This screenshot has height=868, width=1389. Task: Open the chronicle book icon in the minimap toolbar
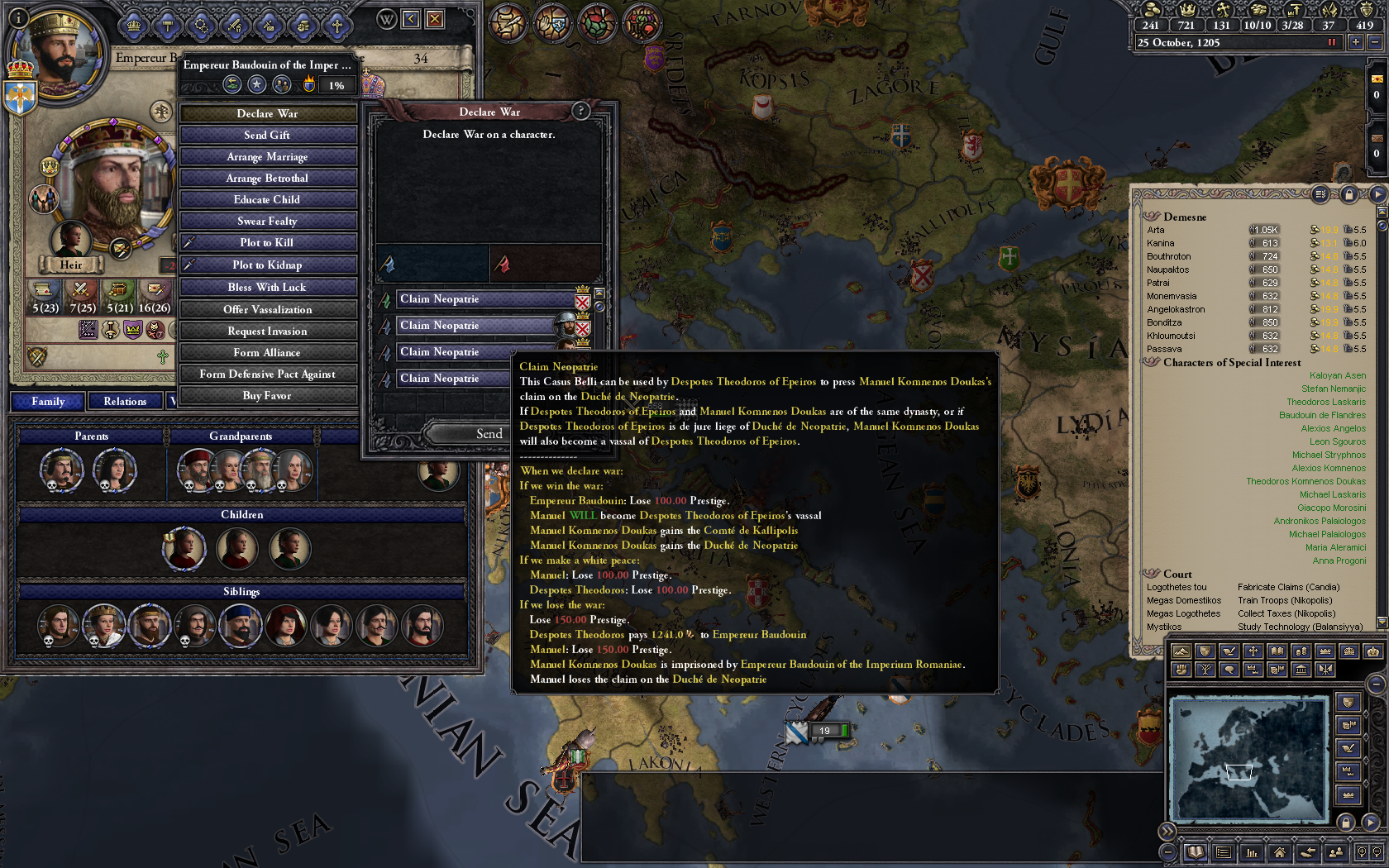click(1196, 853)
